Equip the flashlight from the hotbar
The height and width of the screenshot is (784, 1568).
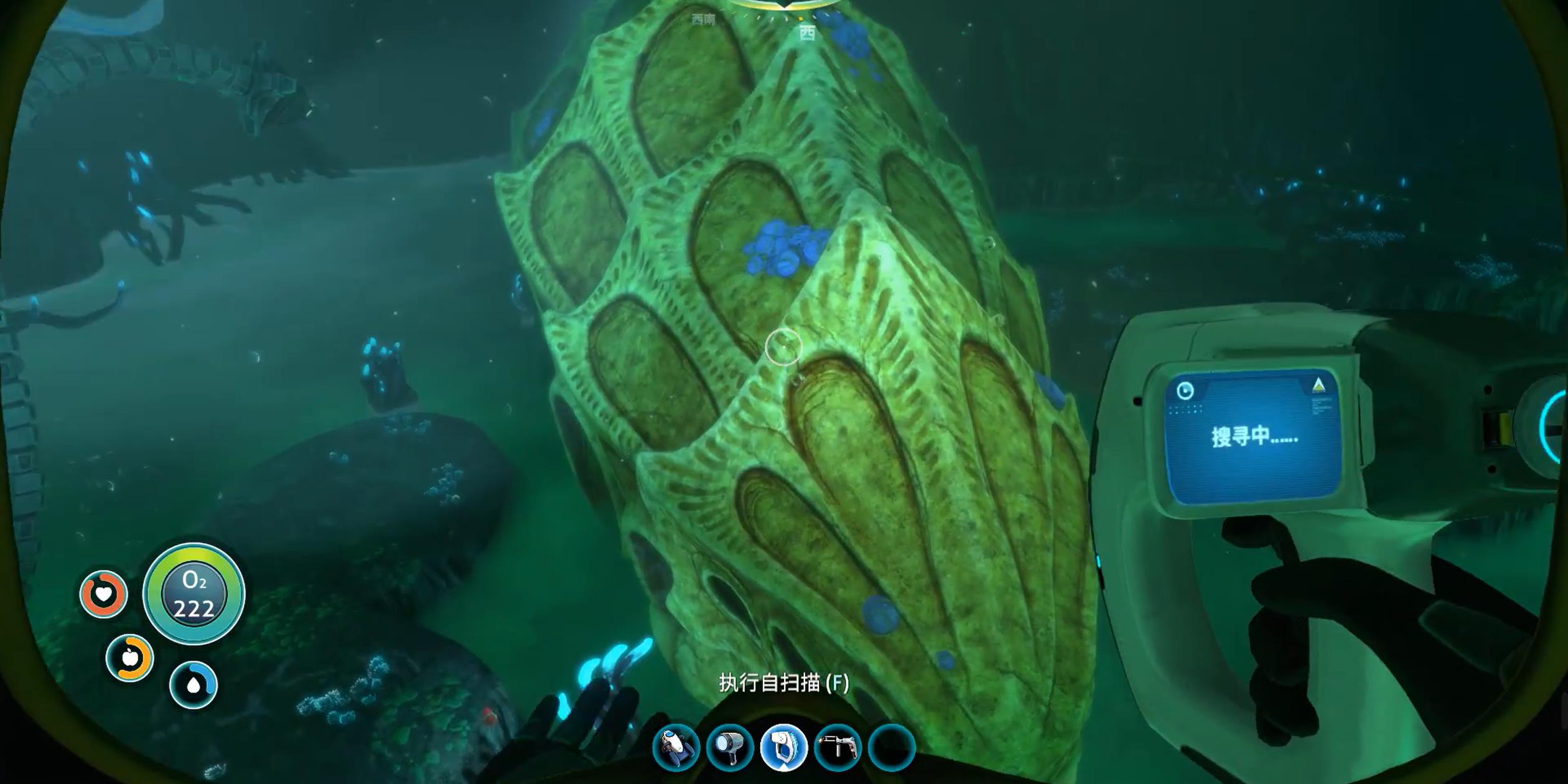point(730,747)
